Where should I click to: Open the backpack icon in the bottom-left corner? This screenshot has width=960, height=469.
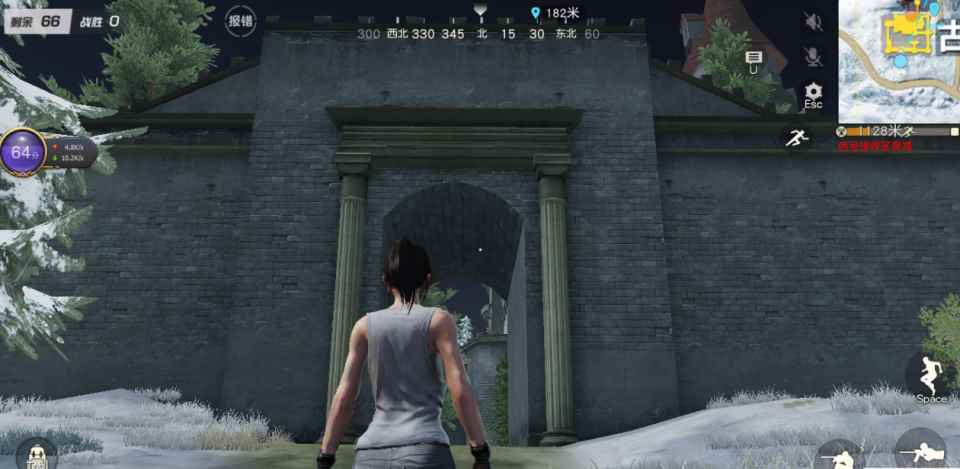point(36,453)
